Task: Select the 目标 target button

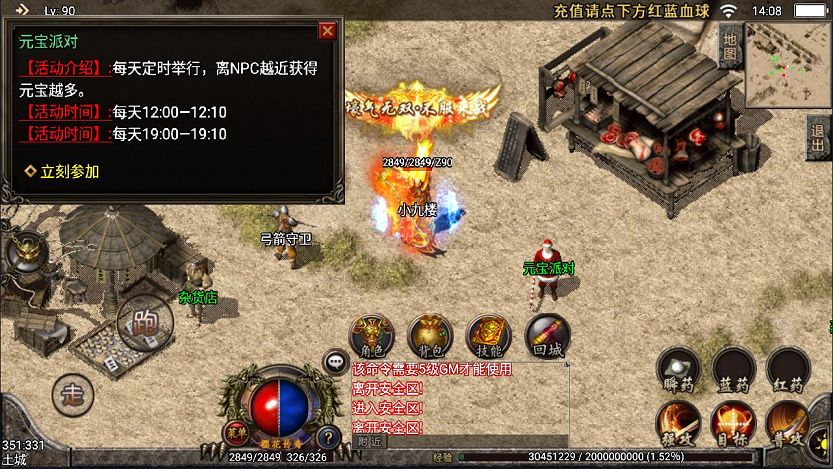Action: coord(733,424)
